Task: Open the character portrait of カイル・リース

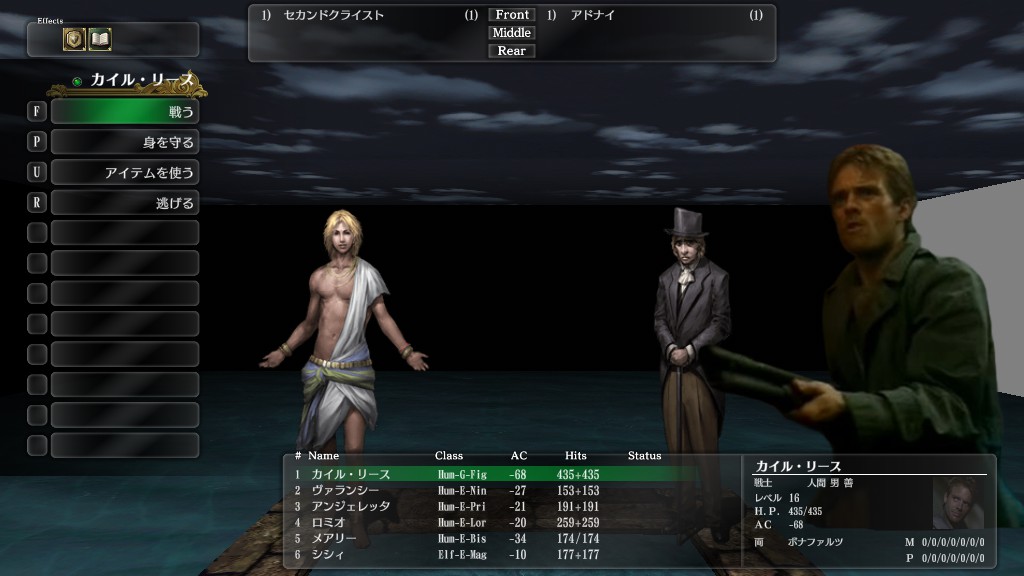Action: coord(958,503)
